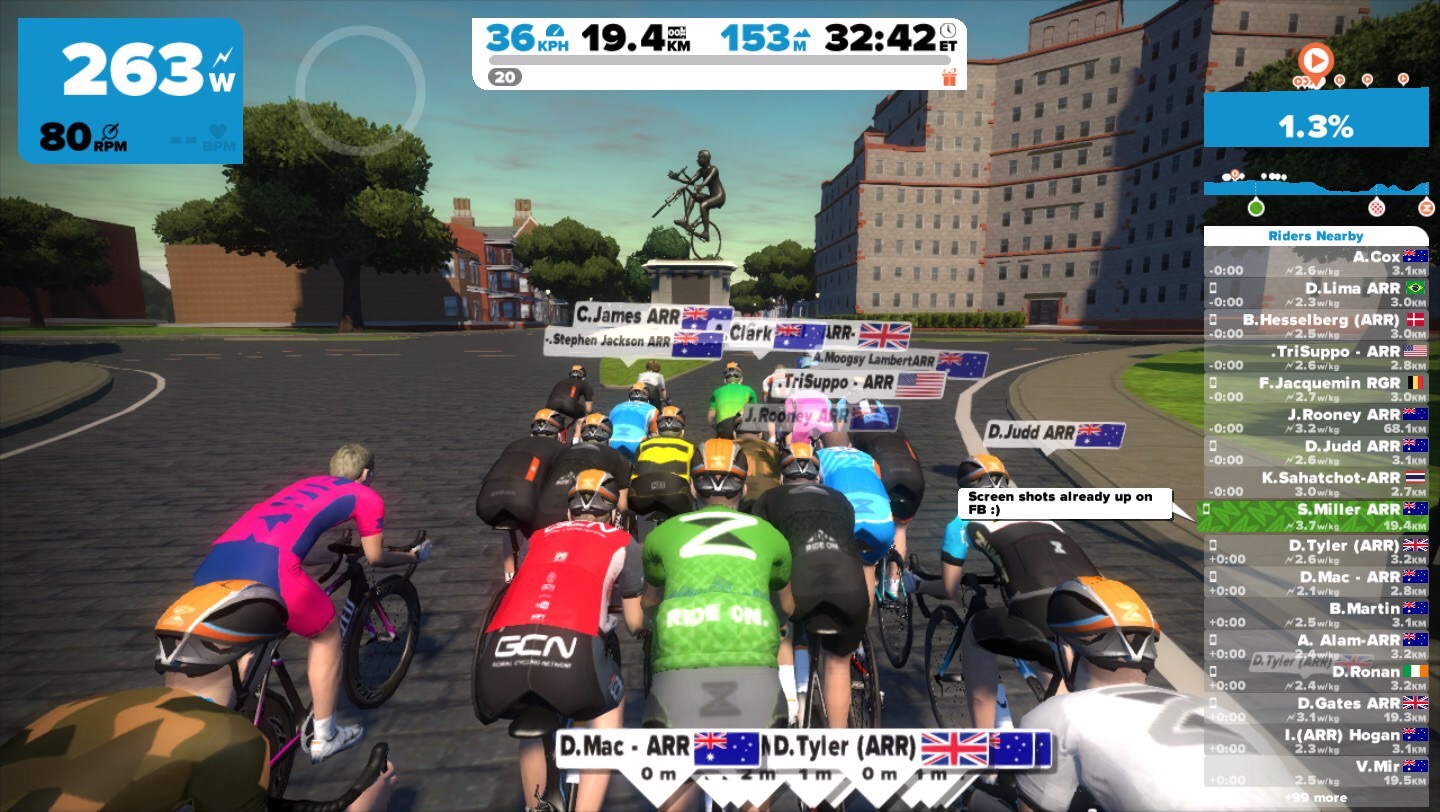Click the green start marker on elevation profile

[x=1256, y=207]
